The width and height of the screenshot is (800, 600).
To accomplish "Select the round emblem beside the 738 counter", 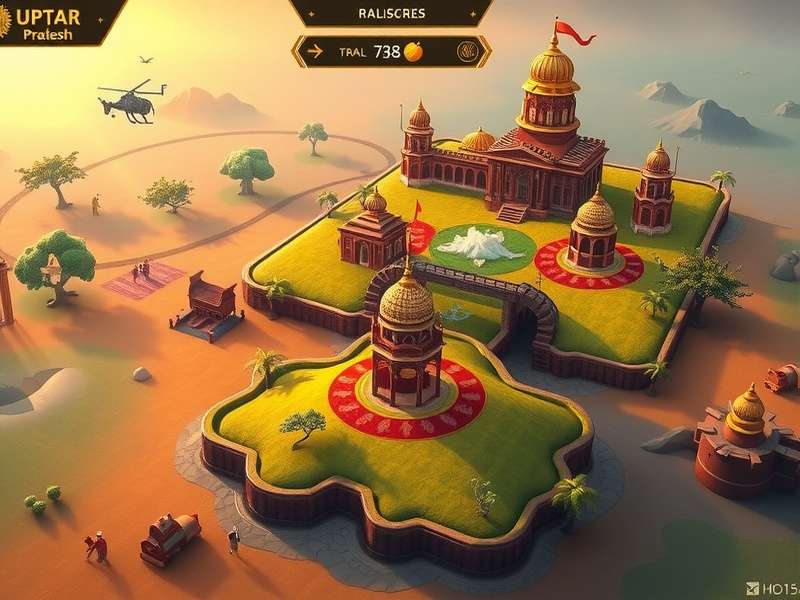I will (x=466, y=51).
